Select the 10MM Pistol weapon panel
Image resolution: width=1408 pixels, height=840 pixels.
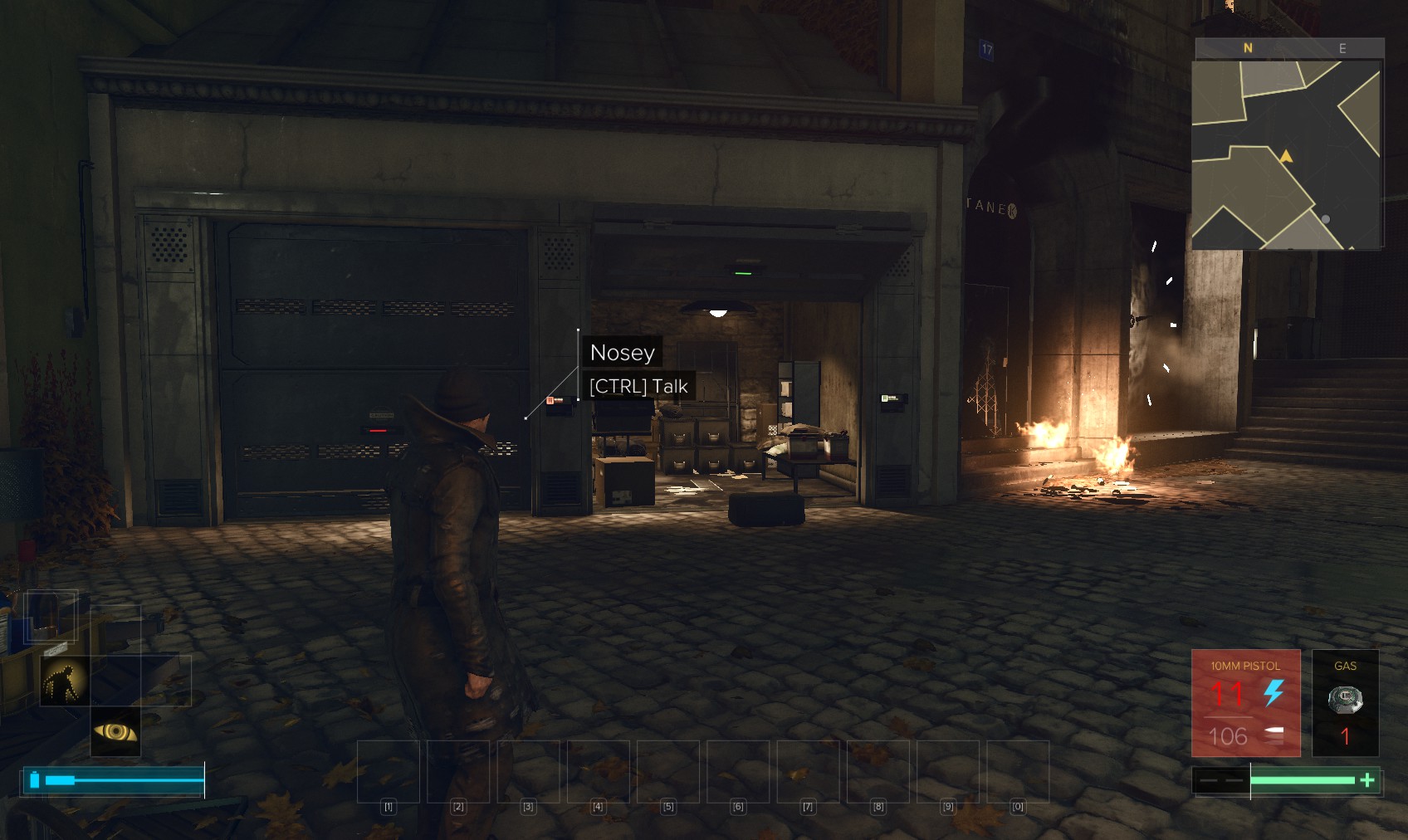coord(1245,703)
